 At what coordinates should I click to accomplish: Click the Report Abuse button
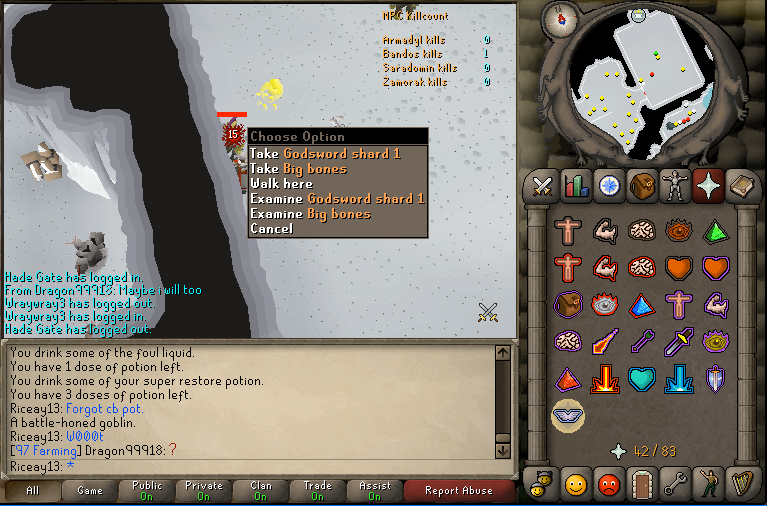(x=458, y=490)
